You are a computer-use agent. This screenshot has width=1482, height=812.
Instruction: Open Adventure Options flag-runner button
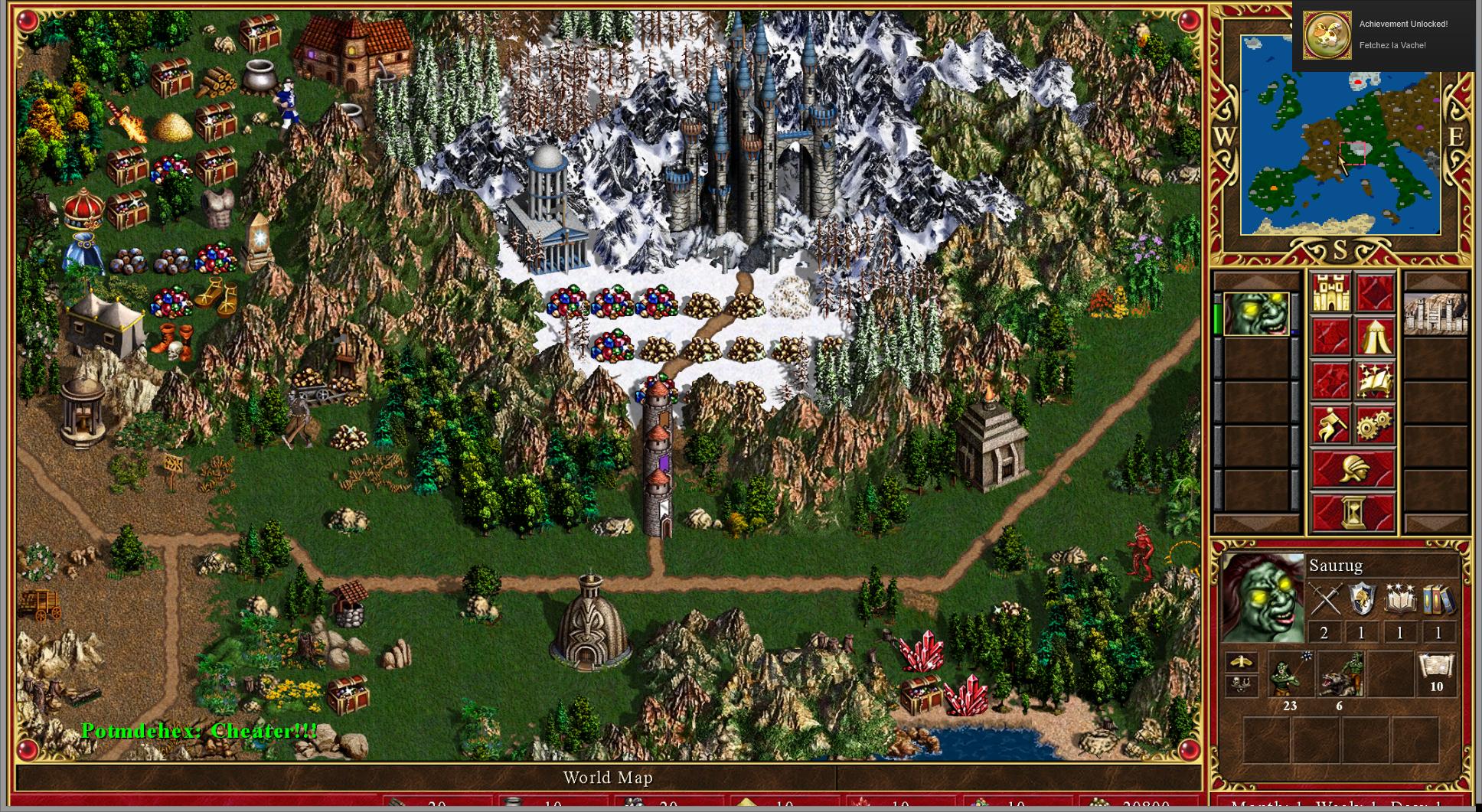coord(1330,425)
